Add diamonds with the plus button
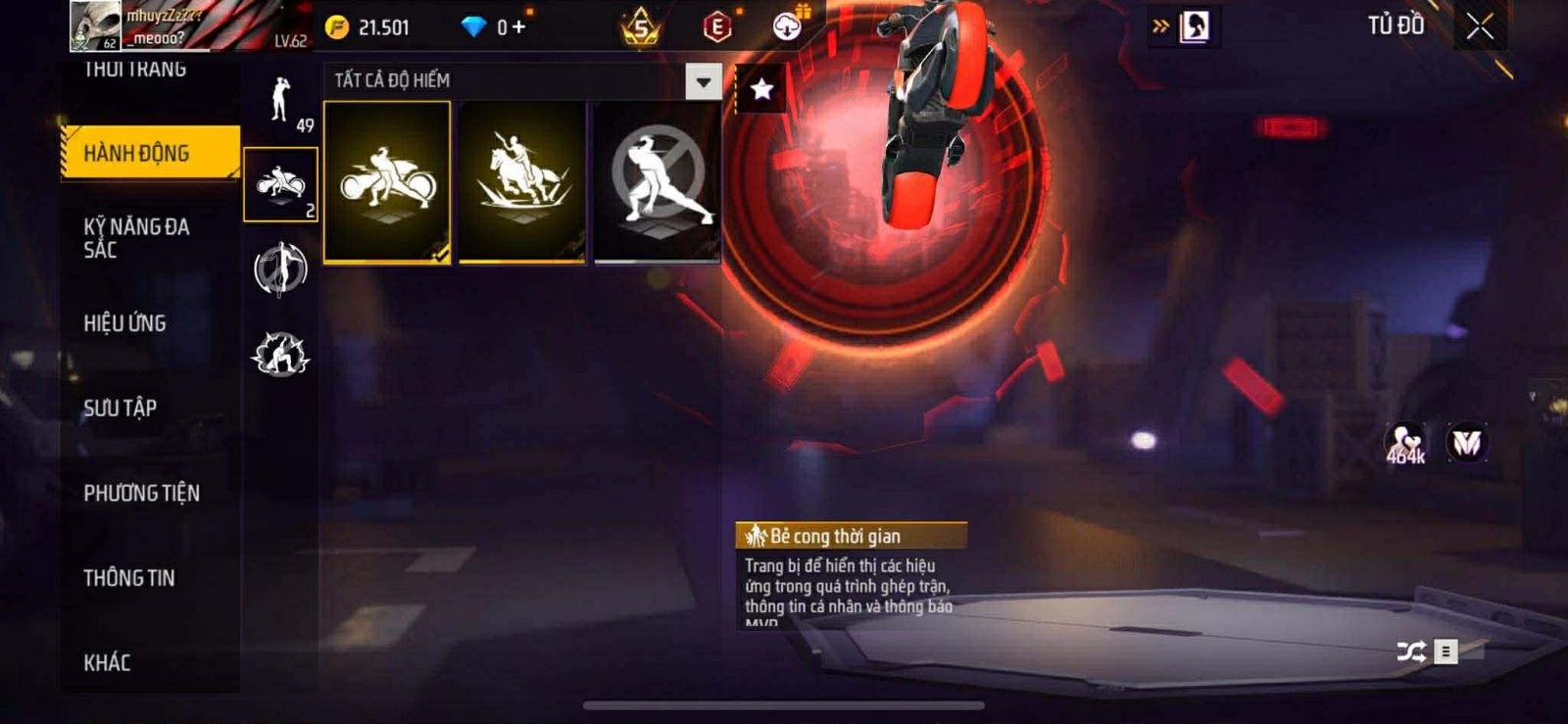Screen dimensions: 1568x724 518,27
